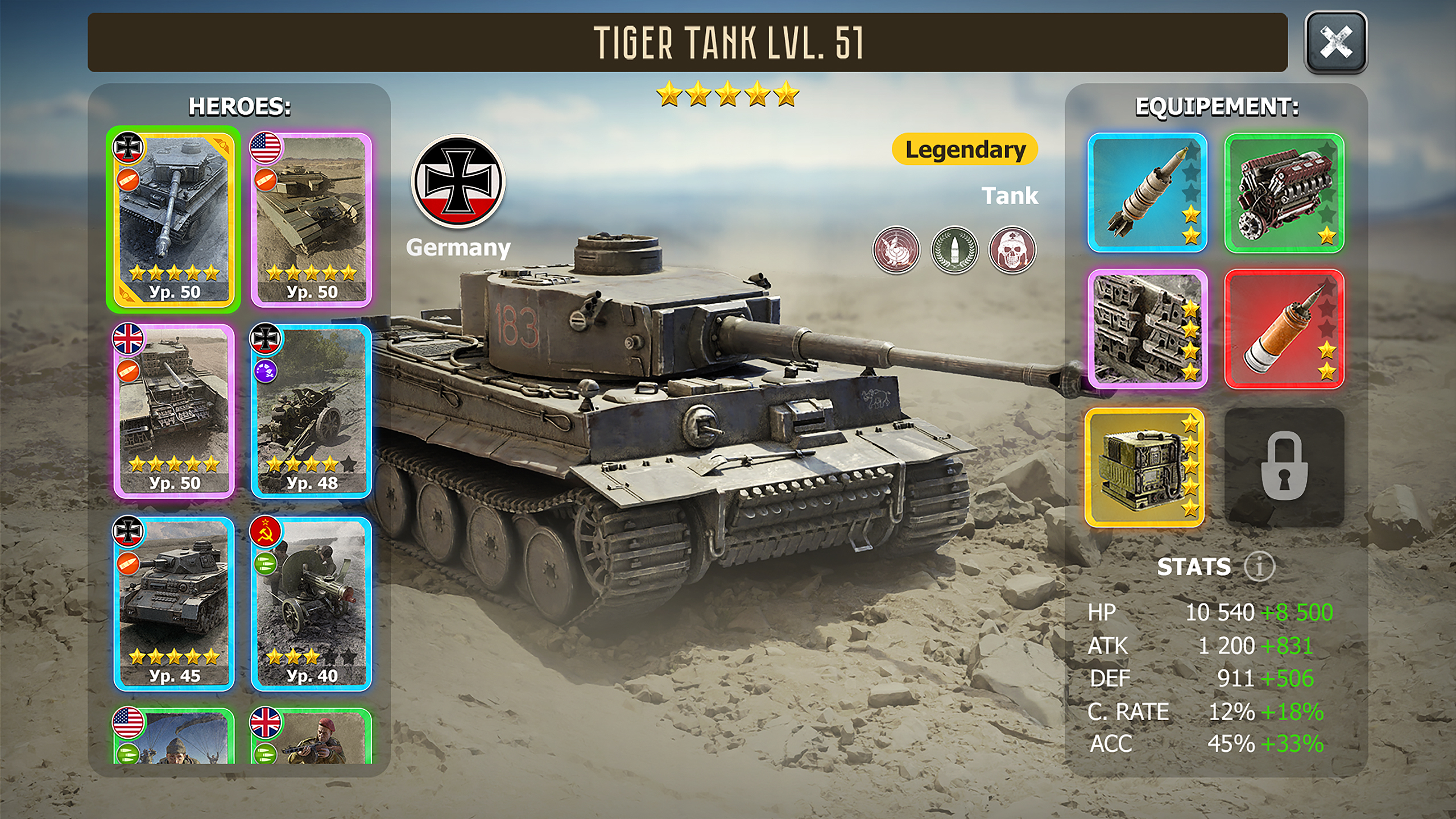
Task: Select the American paratrooper hero card
Action: pyautogui.click(x=173, y=737)
